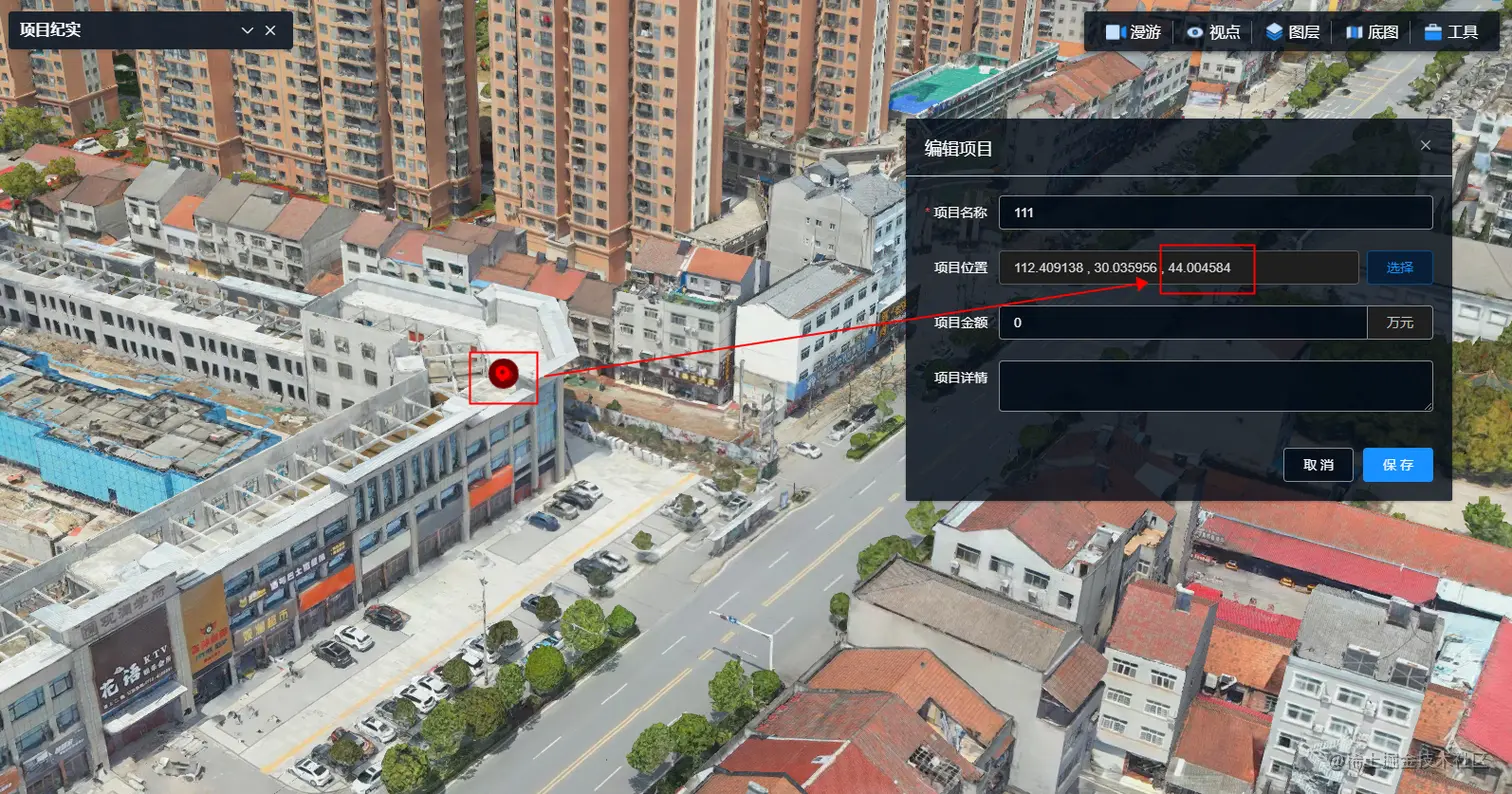Switch the 底图 basemap

tap(1372, 32)
